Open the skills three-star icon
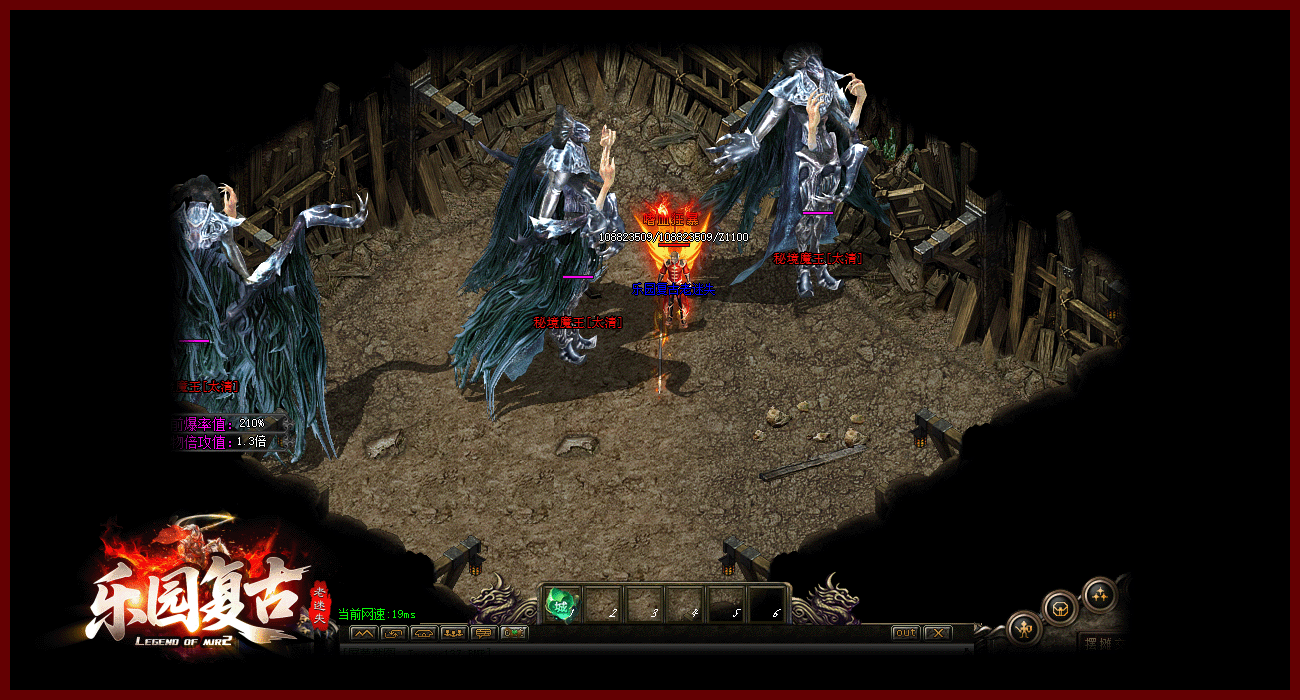Viewport: 1300px width, 700px height. pos(1099,593)
